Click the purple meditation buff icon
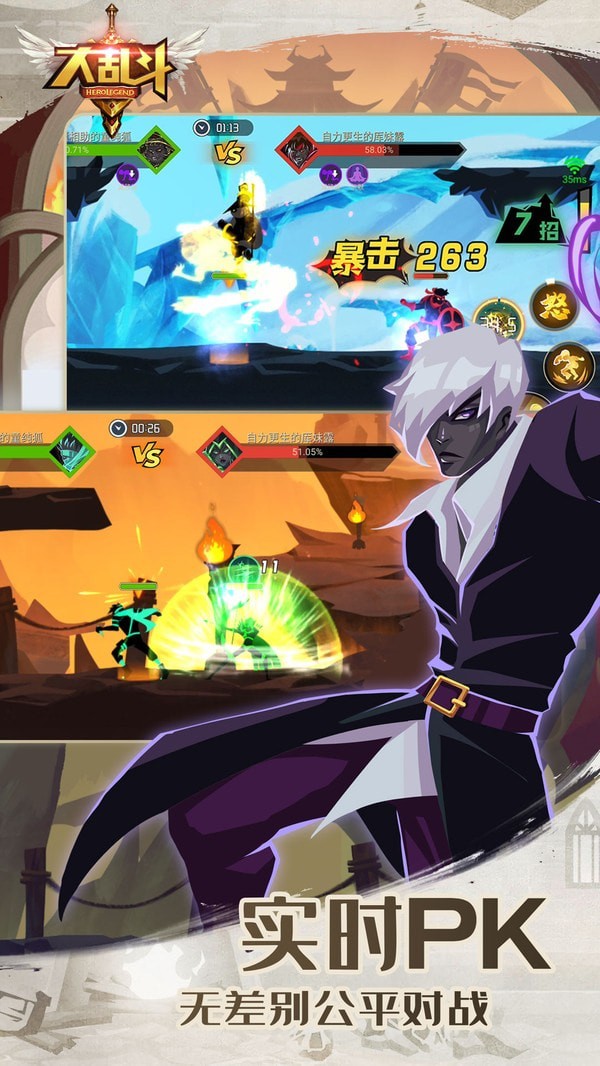Image resolution: width=600 pixels, height=1066 pixels. [357, 174]
